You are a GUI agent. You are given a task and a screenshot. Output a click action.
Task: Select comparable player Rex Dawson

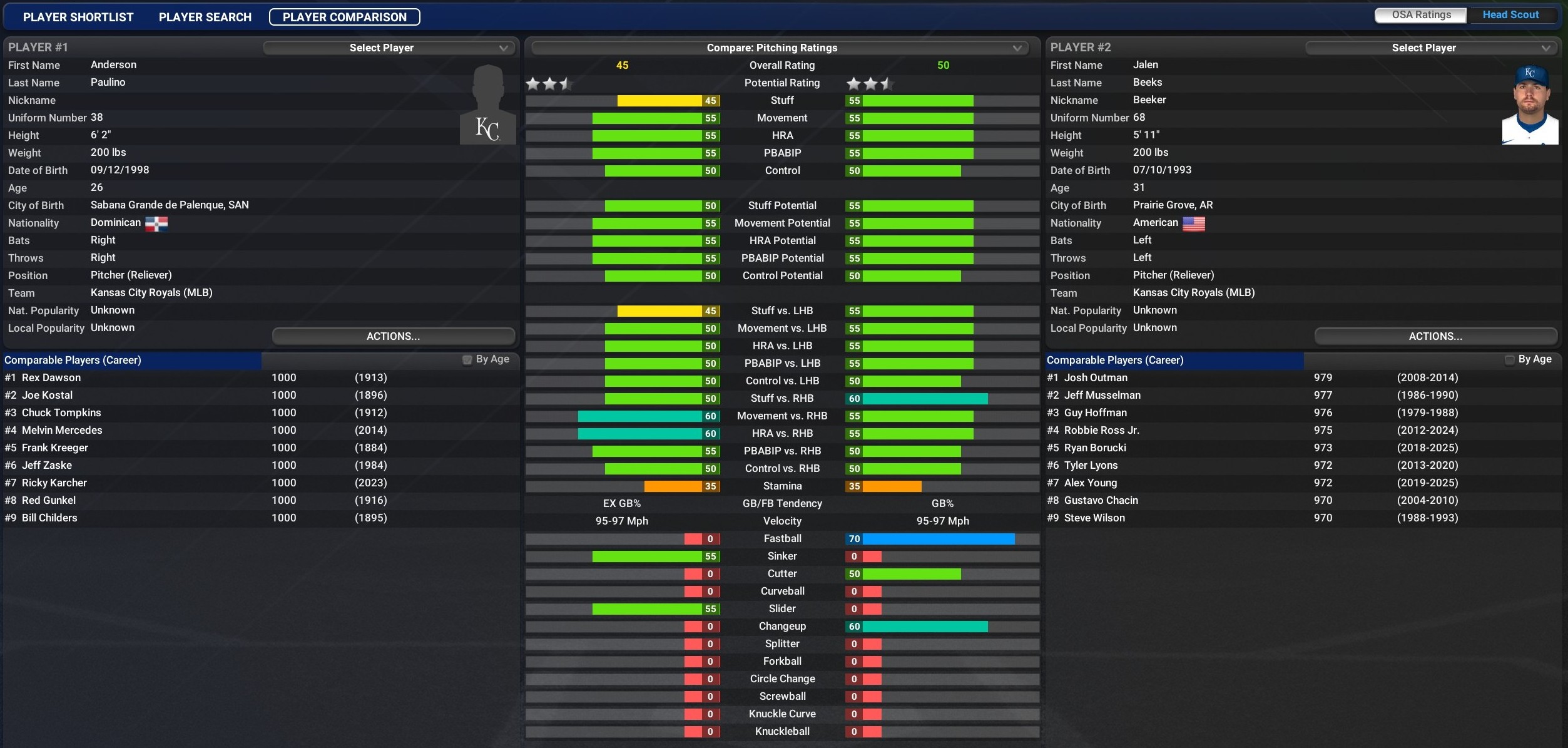[x=50, y=377]
